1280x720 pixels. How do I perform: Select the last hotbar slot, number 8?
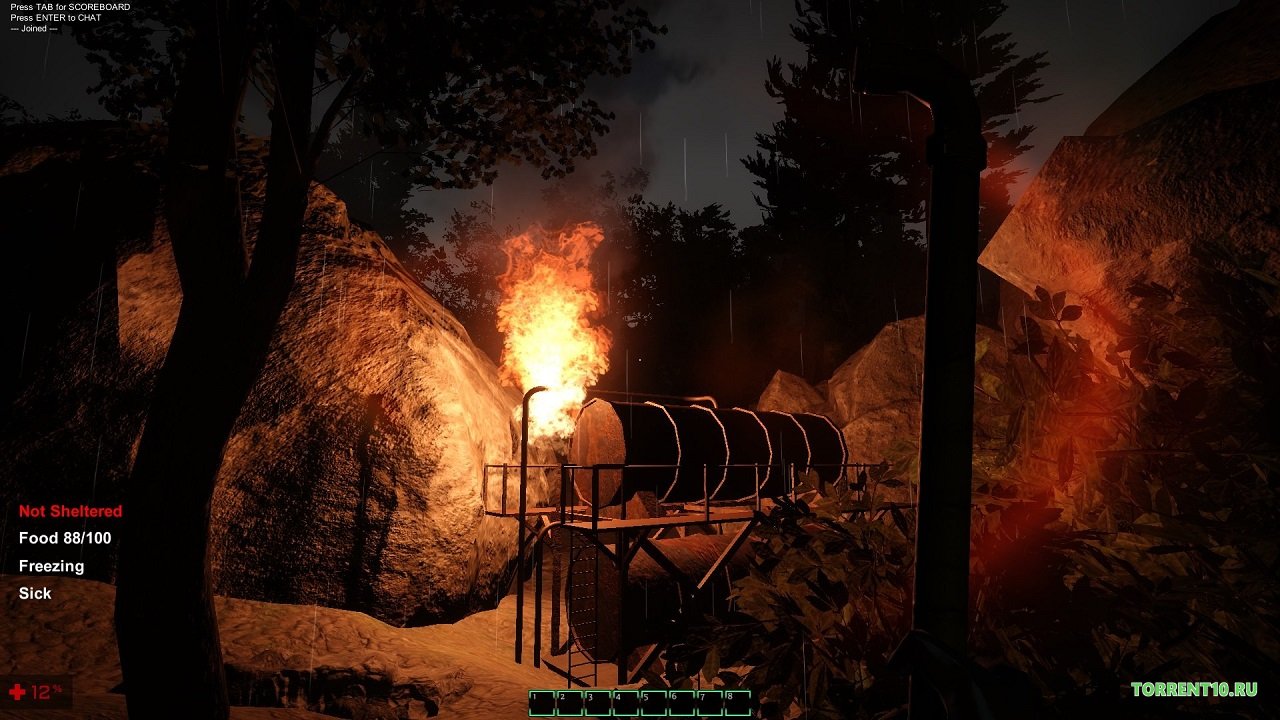tap(738, 703)
